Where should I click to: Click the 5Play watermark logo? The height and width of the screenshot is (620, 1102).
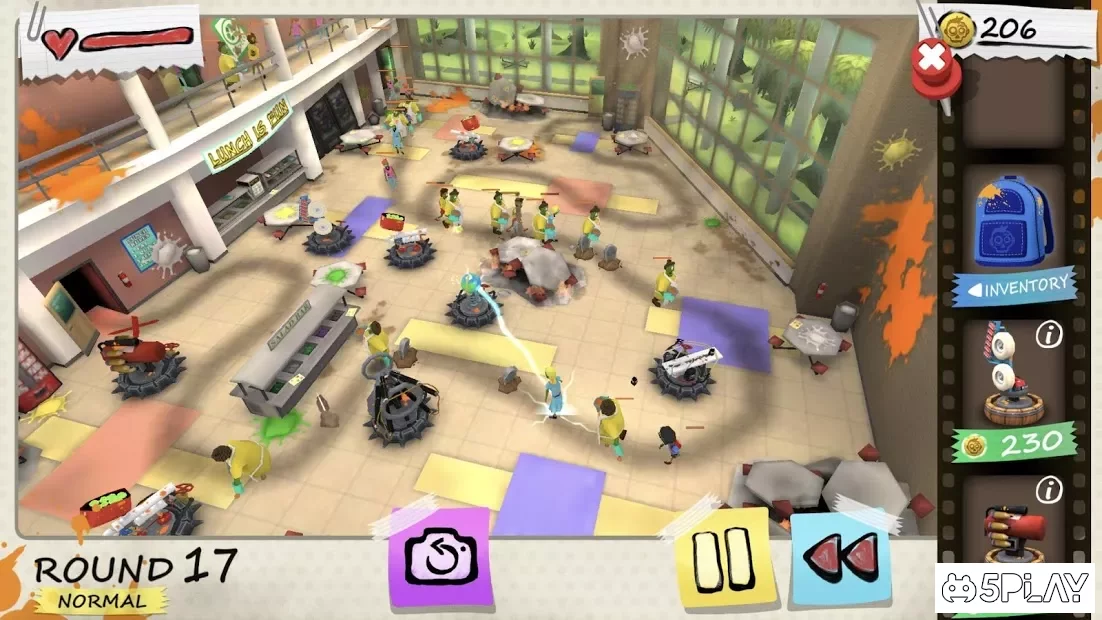[1013, 589]
